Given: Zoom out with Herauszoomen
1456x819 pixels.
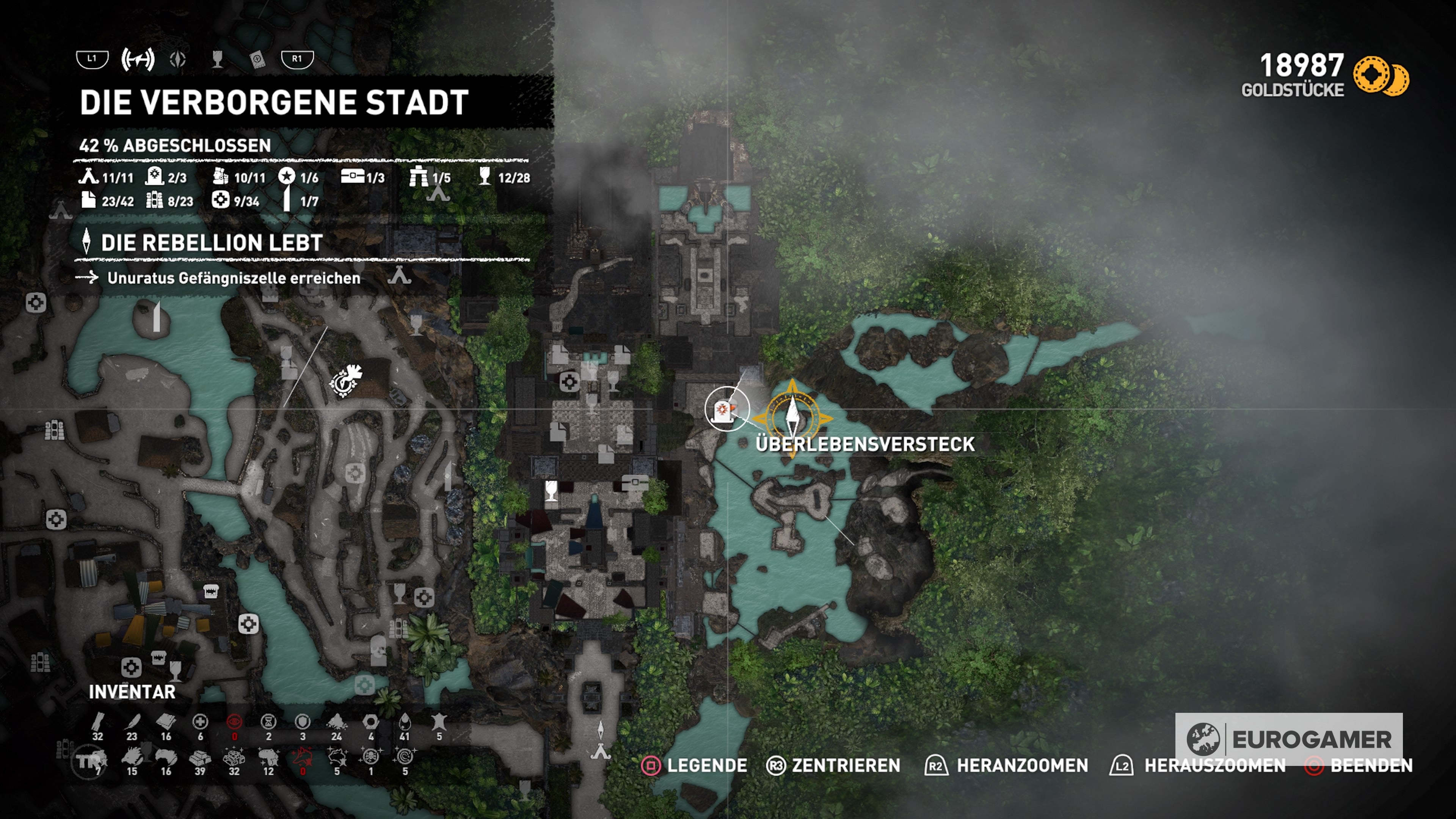Looking at the screenshot, I should pyautogui.click(x=1198, y=765).
